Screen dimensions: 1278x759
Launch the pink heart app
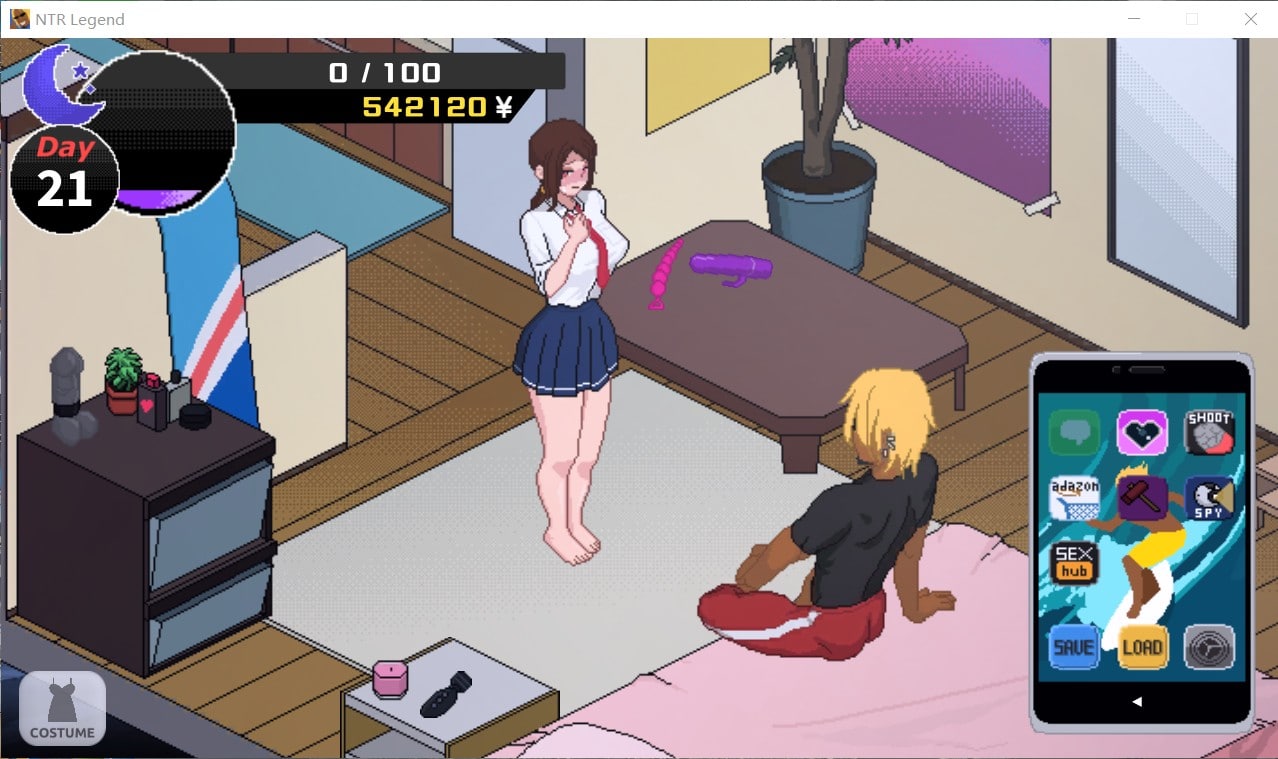coord(1141,433)
